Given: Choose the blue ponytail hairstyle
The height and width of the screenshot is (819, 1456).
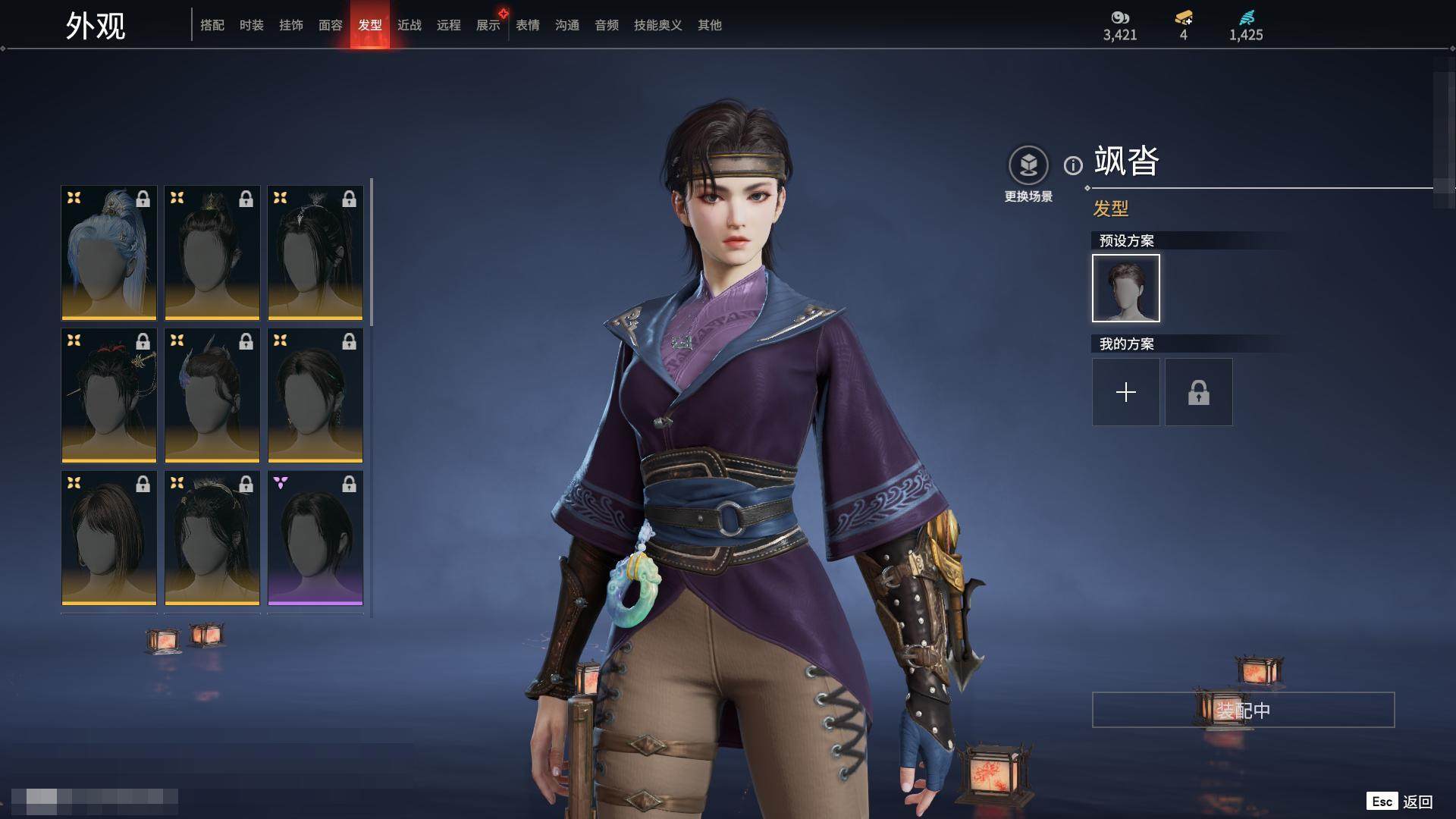Looking at the screenshot, I should pyautogui.click(x=109, y=253).
